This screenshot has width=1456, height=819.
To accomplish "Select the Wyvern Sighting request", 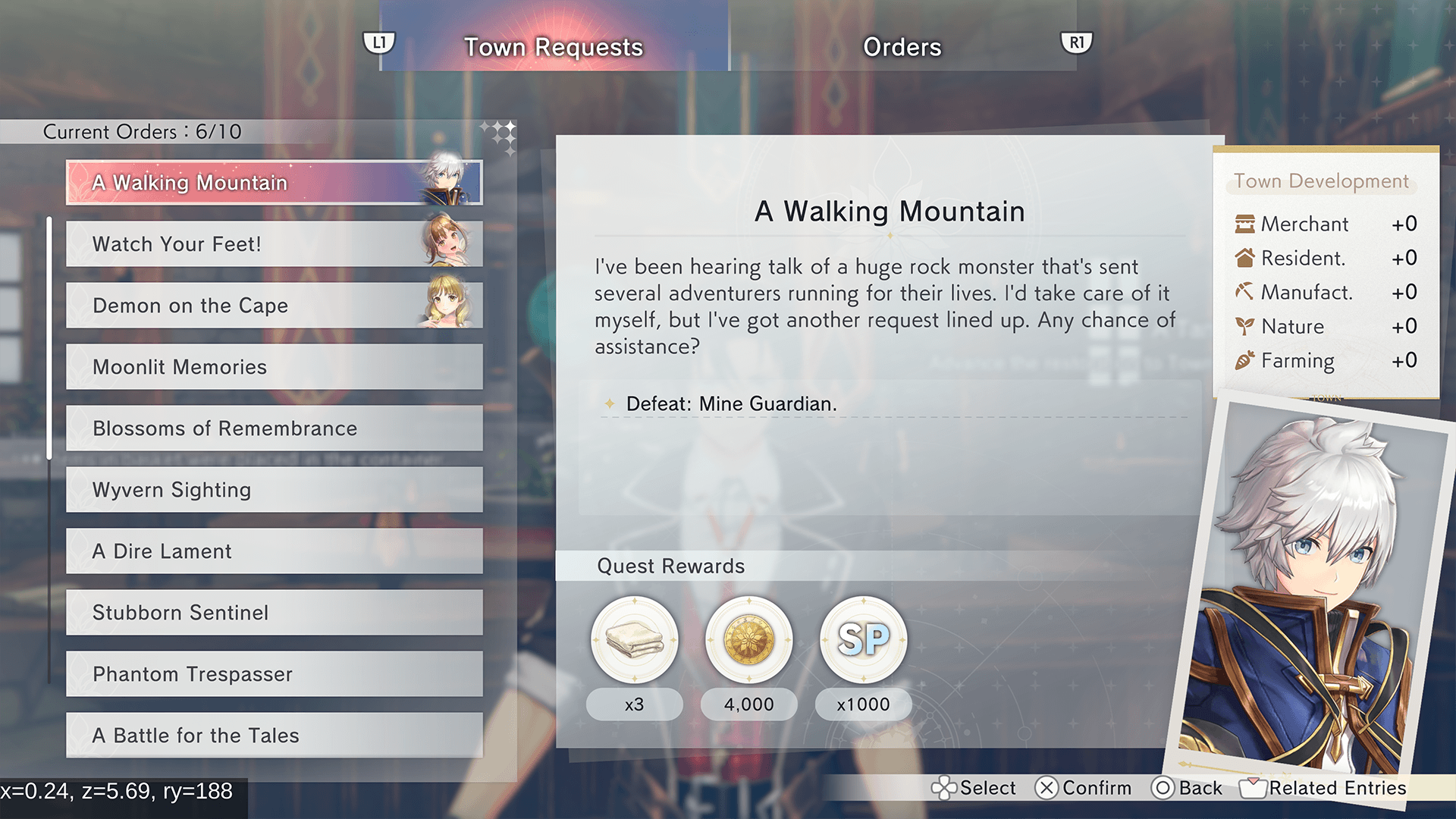I will (x=274, y=490).
